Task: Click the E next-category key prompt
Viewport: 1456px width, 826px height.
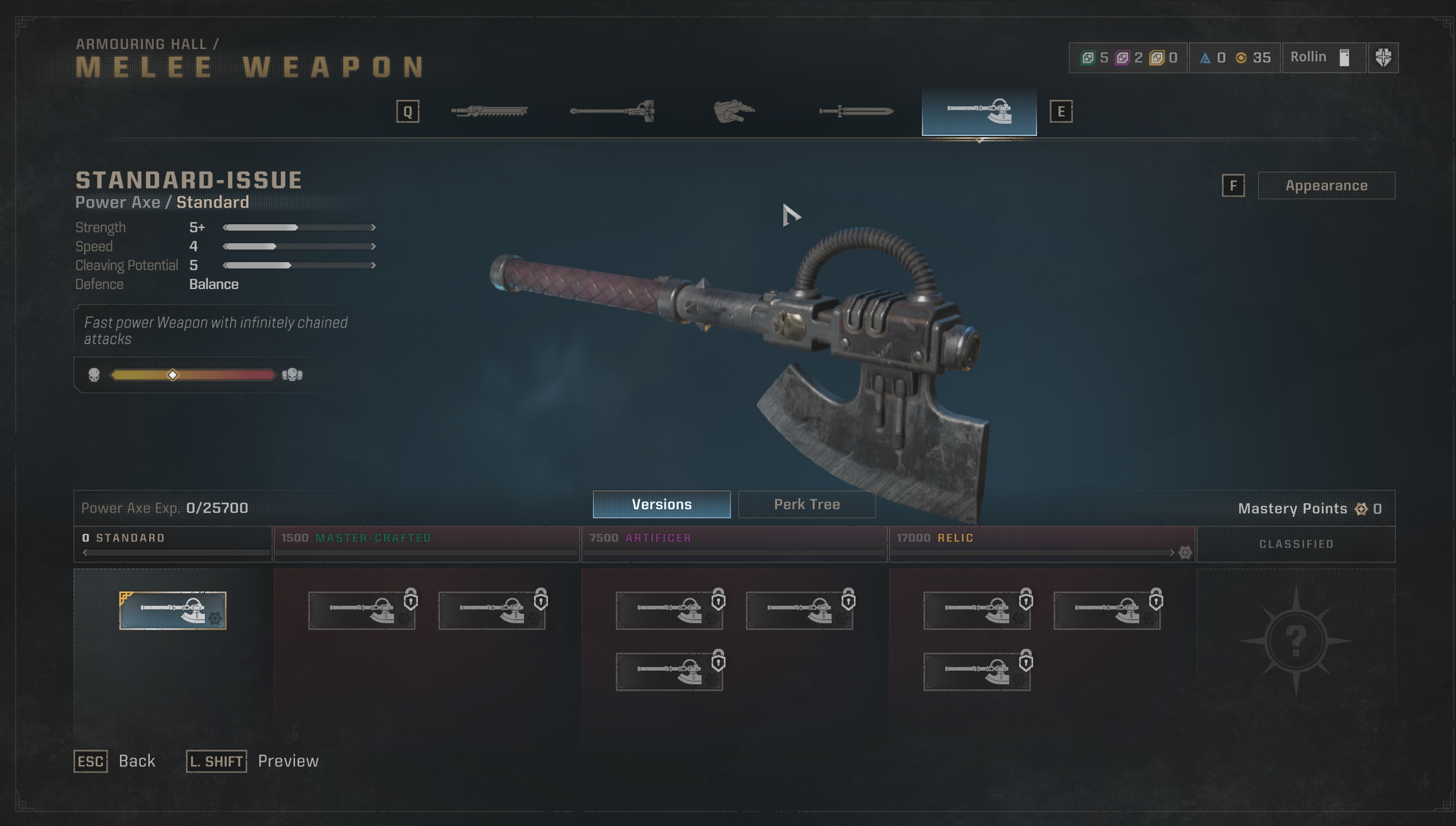Action: [x=1061, y=111]
